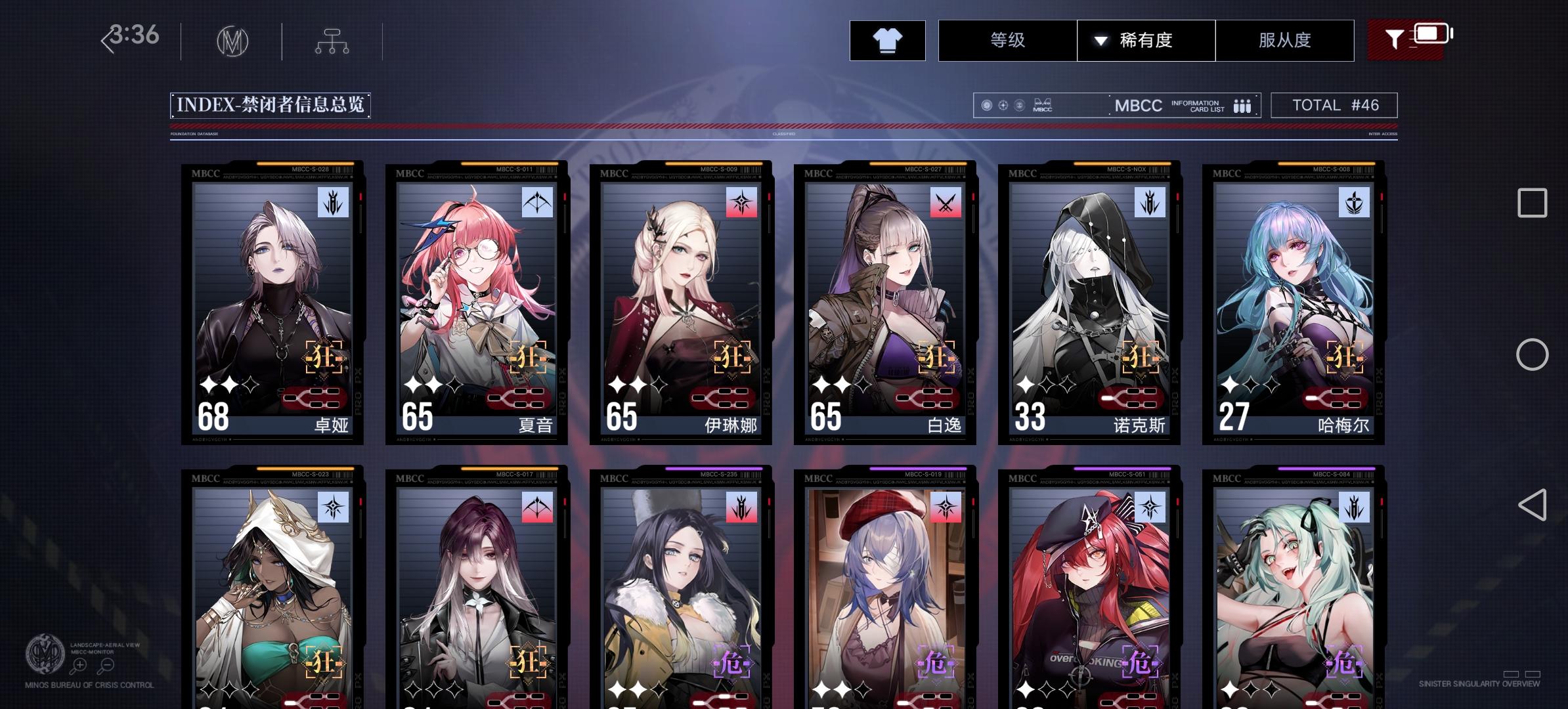Screen dimensions: 1568x709
Task: Click the spear class icon on 卓娅's card
Action: [334, 202]
